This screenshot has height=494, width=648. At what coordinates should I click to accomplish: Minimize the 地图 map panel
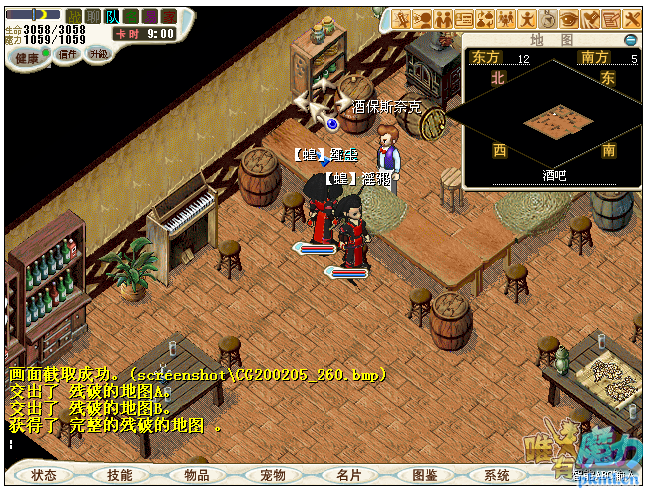click(x=630, y=40)
